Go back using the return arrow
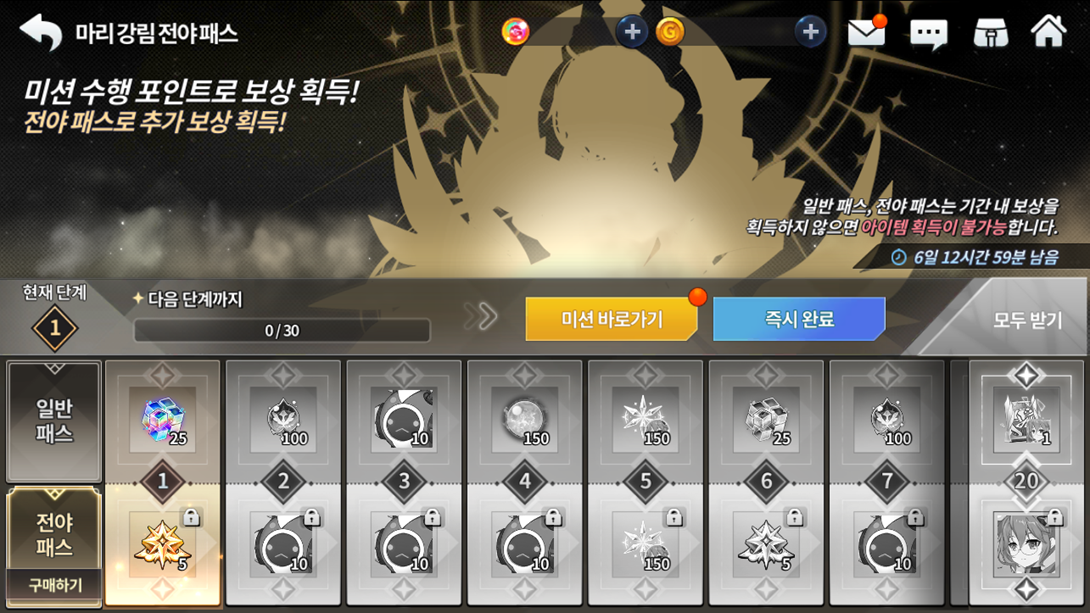Viewport: 1090px width, 613px height. click(x=41, y=32)
